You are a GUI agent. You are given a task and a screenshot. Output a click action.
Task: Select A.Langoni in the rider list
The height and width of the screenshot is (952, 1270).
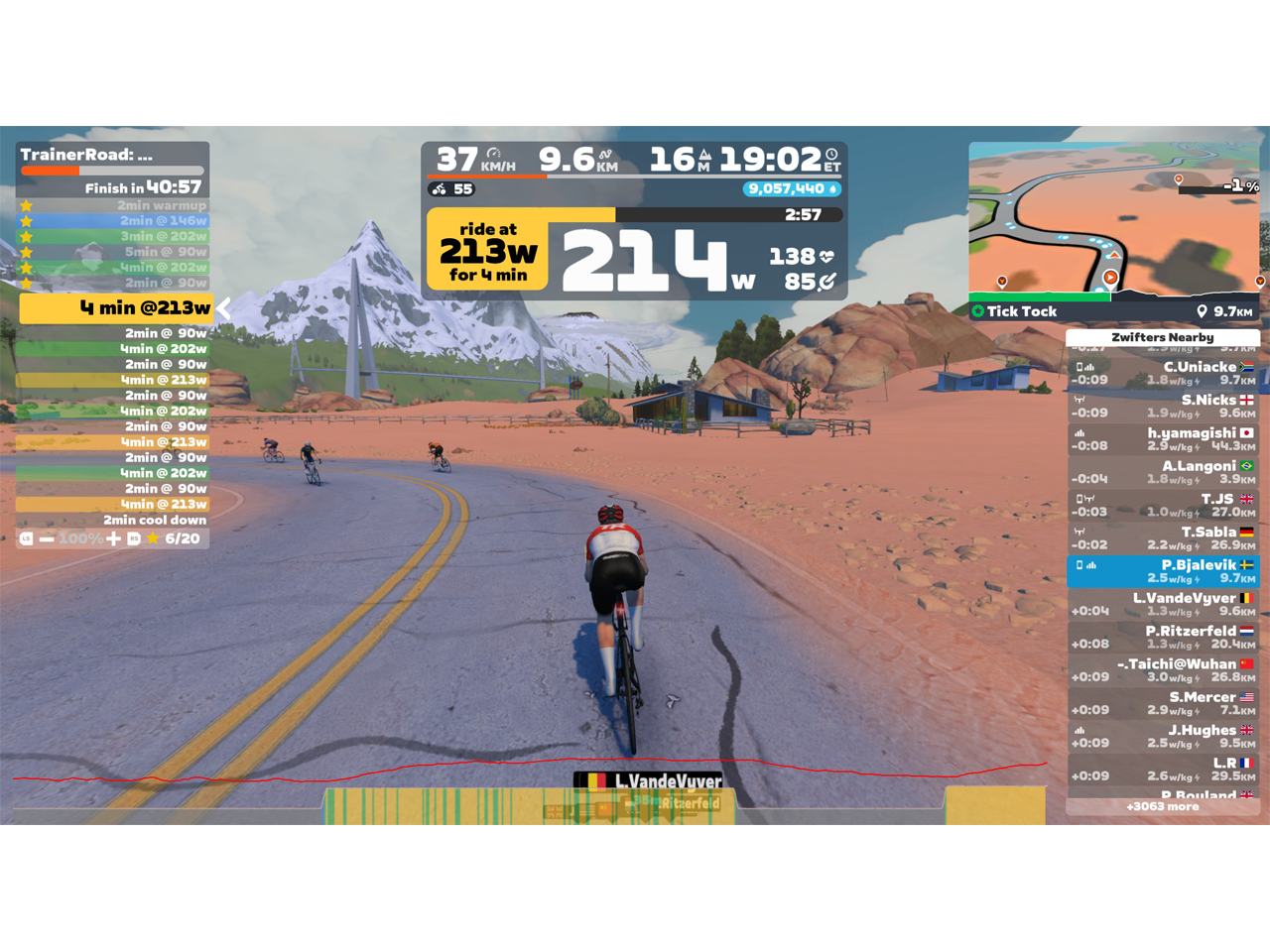1163,472
